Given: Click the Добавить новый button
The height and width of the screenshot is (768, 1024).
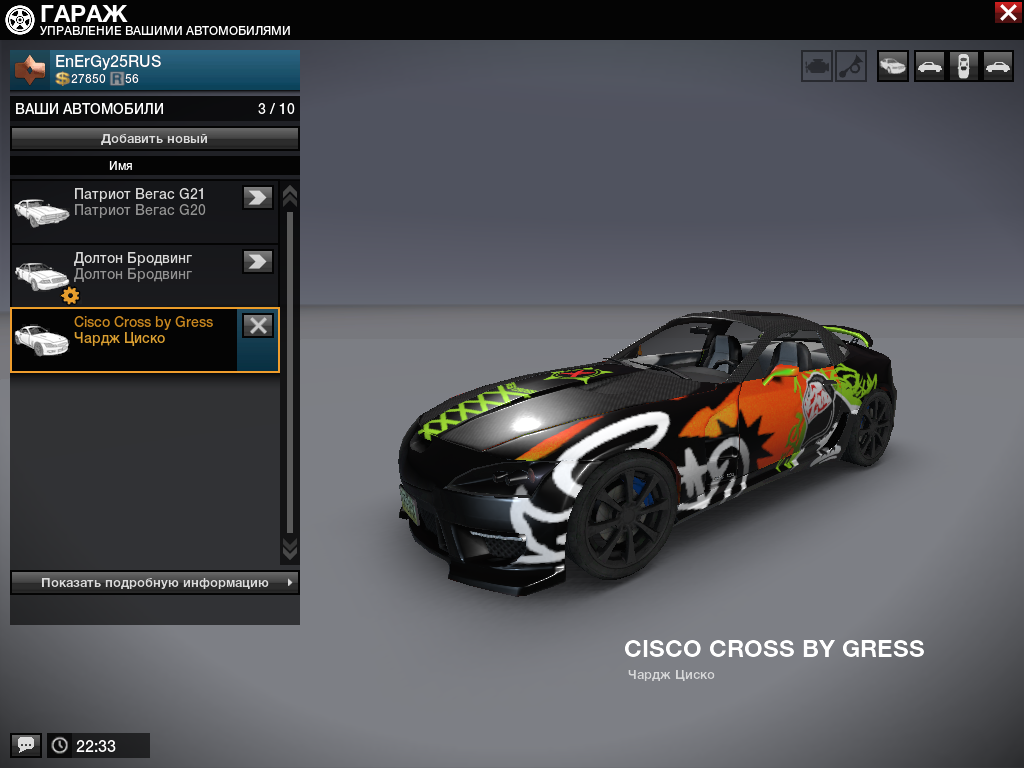Looking at the screenshot, I should [155, 139].
